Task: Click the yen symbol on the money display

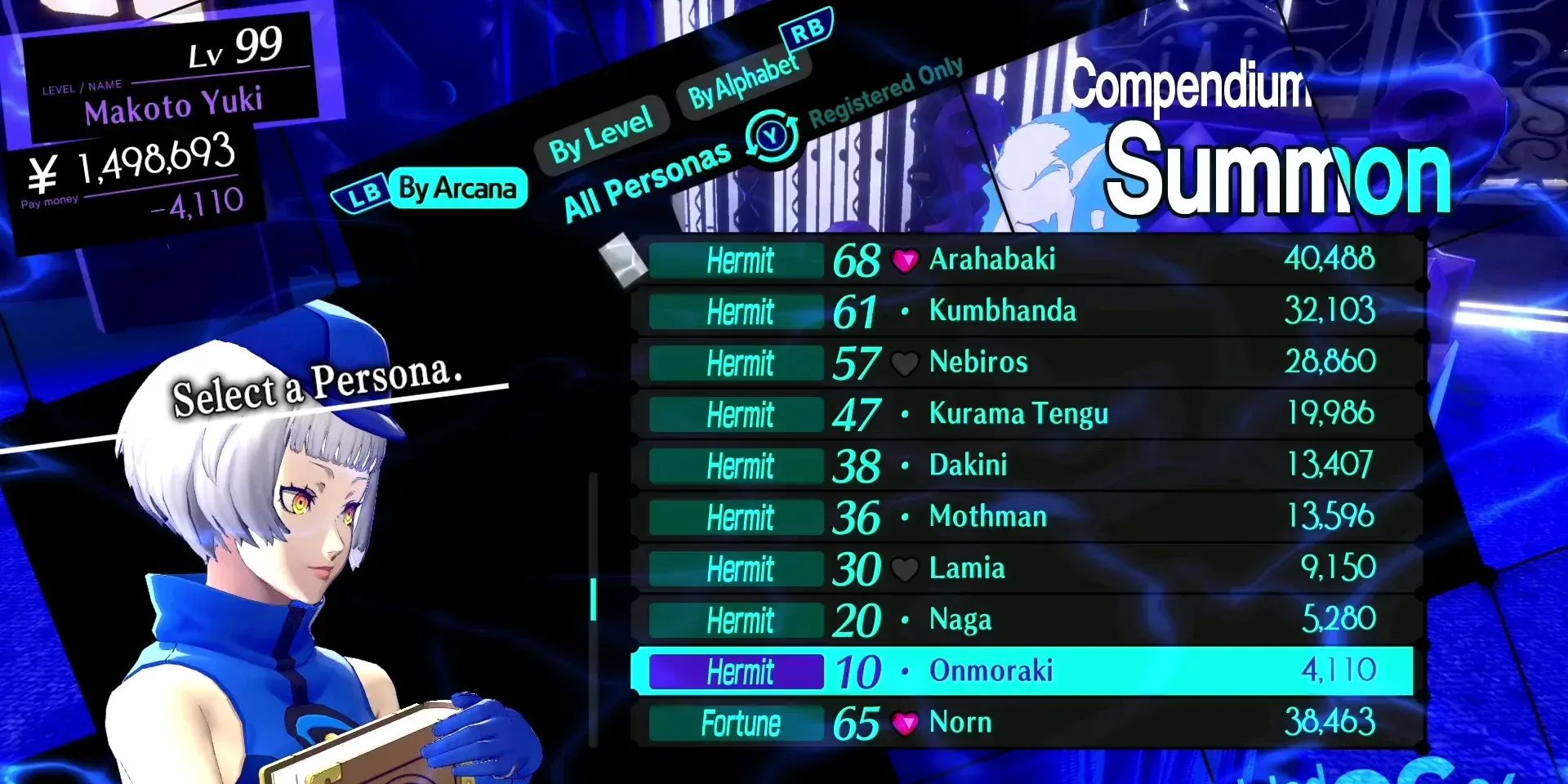Action: [x=43, y=172]
